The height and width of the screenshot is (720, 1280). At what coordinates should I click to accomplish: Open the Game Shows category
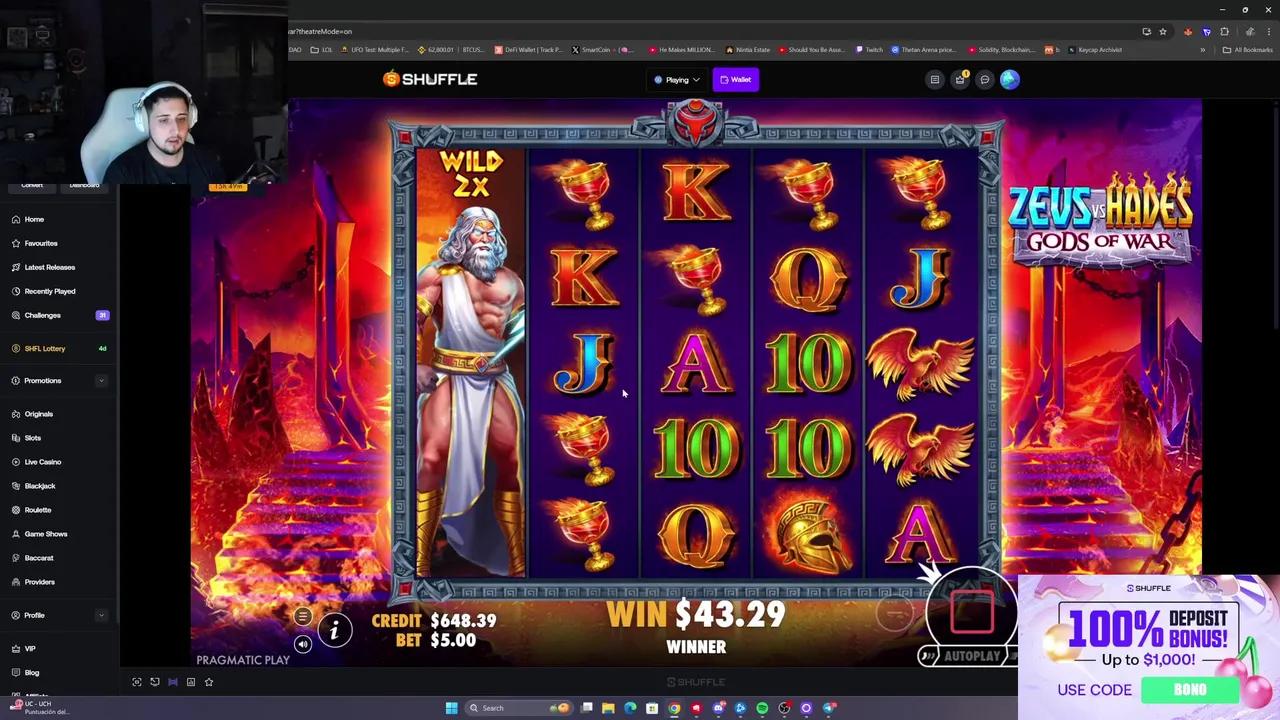click(46, 533)
